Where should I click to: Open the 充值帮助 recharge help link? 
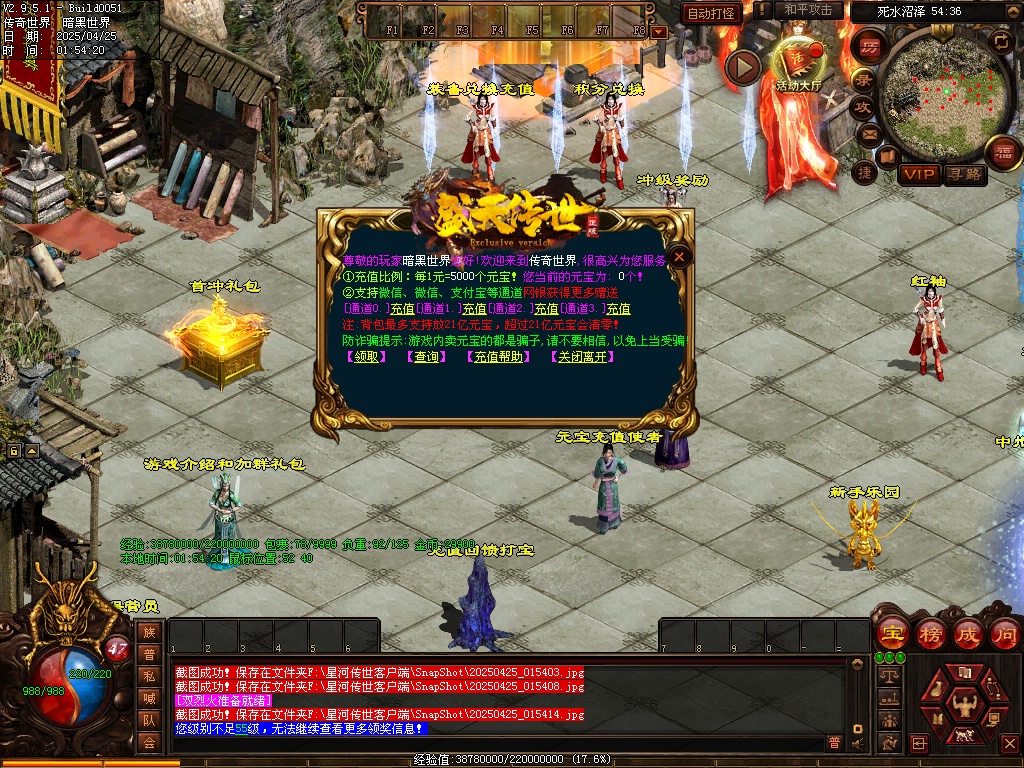point(498,357)
